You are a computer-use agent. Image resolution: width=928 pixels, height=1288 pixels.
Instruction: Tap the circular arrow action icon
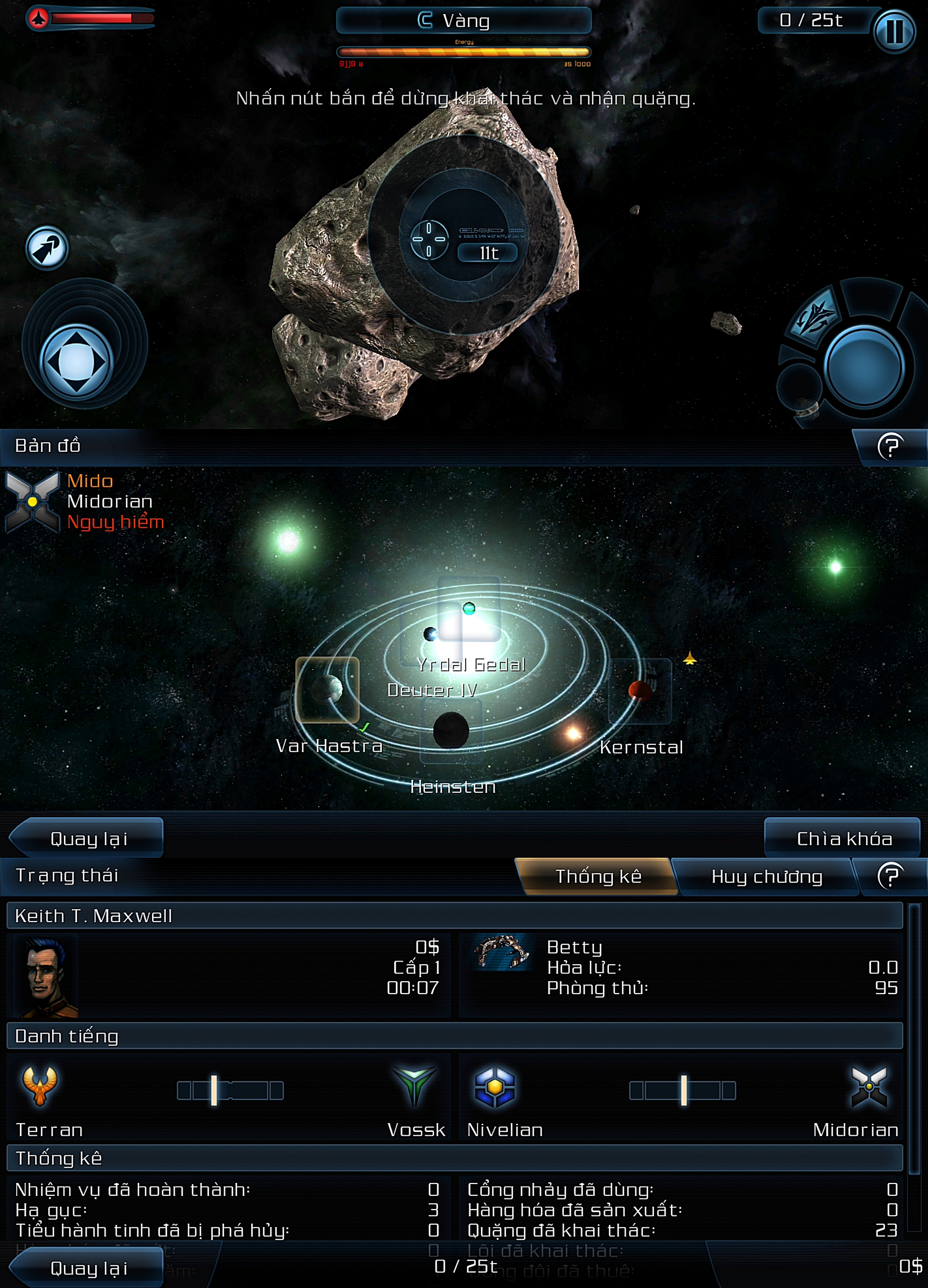pyautogui.click(x=47, y=248)
